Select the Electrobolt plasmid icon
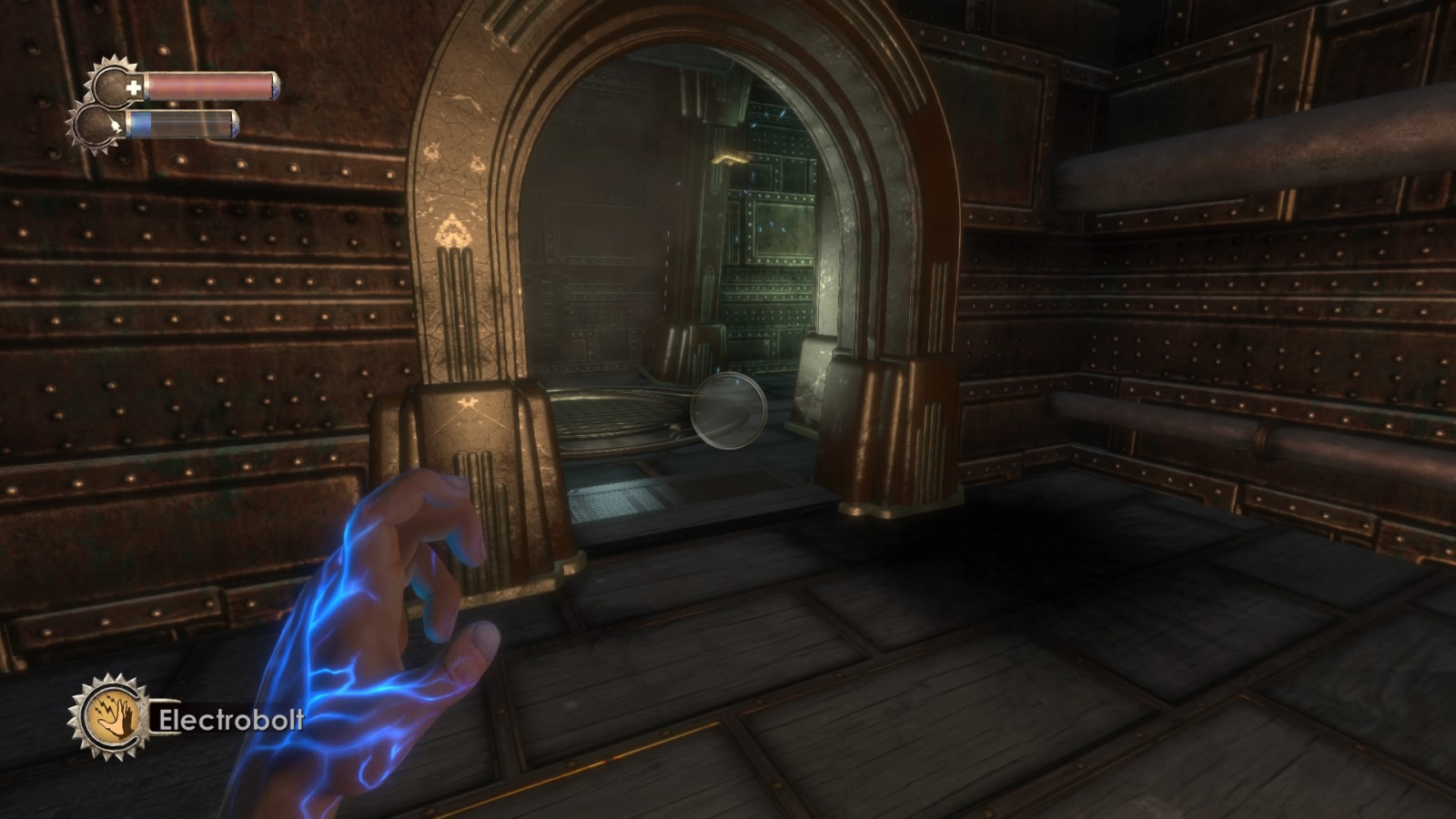This screenshot has height=819, width=1456. [x=110, y=718]
